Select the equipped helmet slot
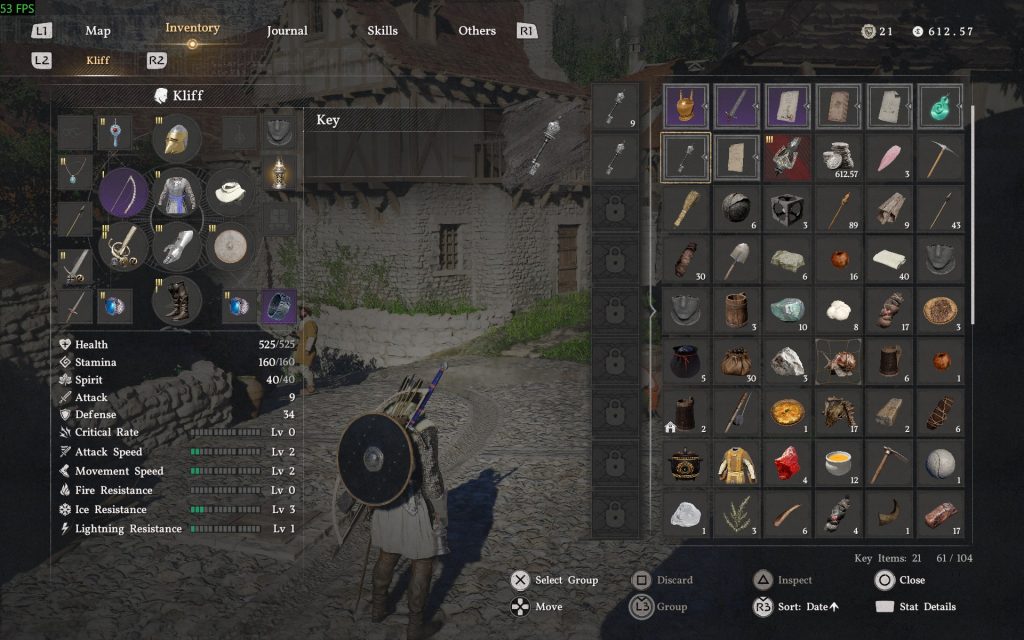This screenshot has width=1024, height=640. (x=177, y=138)
